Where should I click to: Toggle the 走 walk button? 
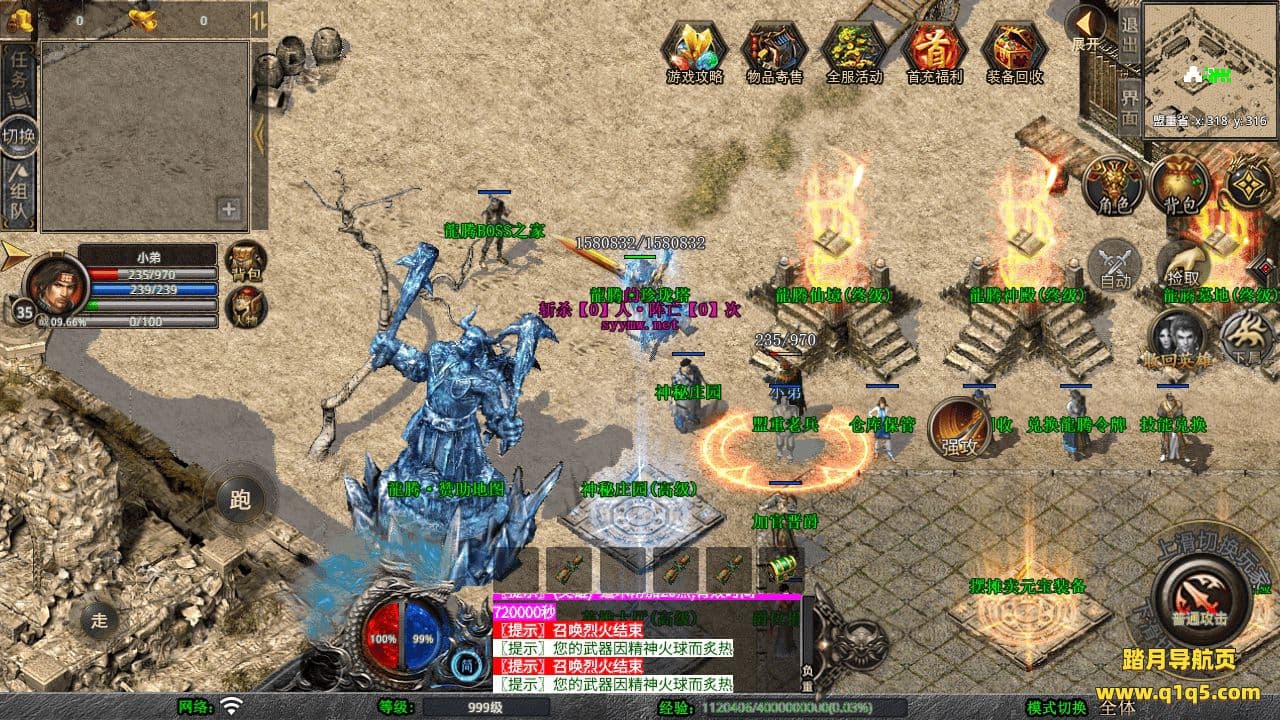99,619
